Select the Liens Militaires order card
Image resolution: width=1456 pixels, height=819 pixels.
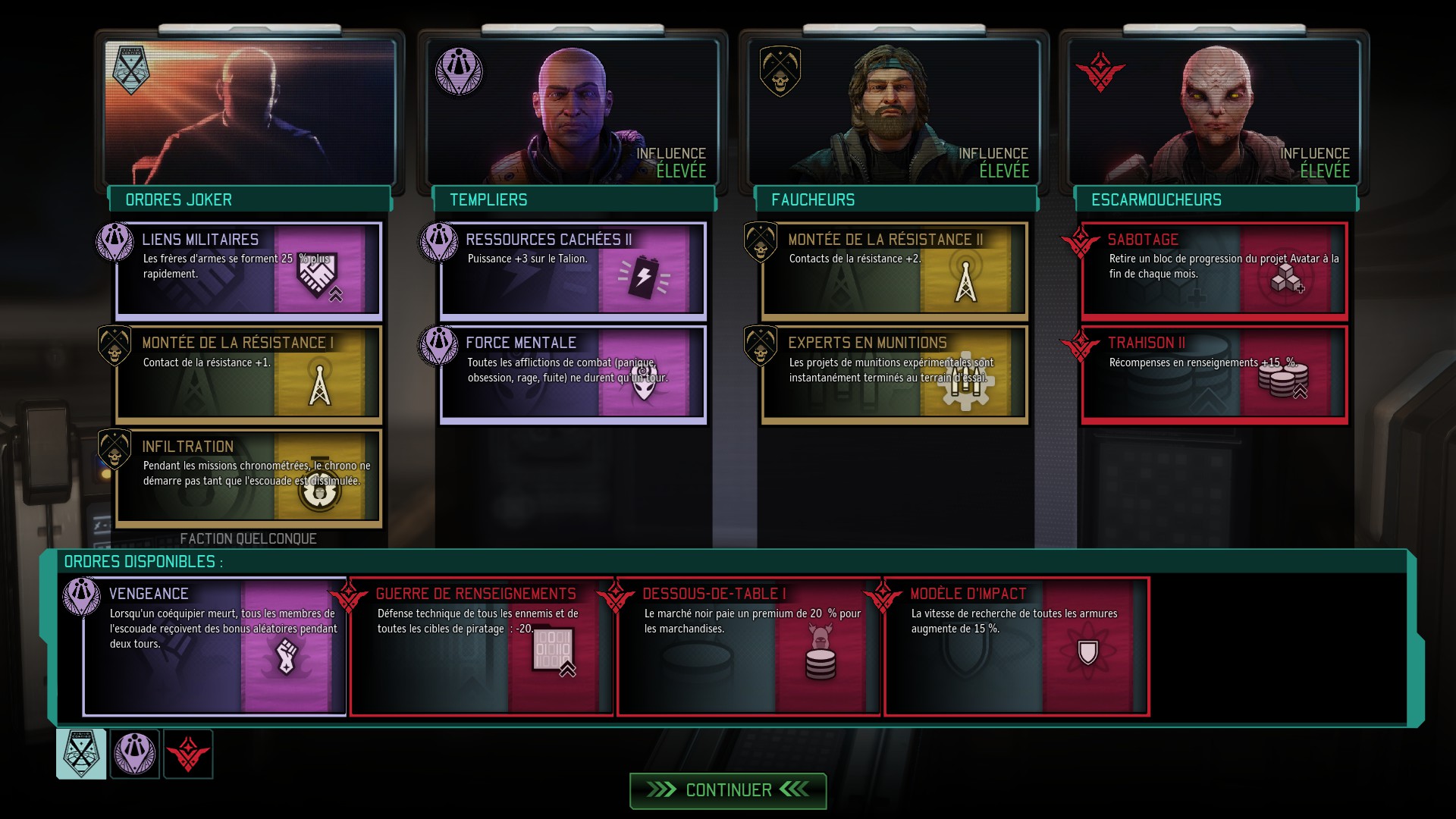[x=249, y=271]
